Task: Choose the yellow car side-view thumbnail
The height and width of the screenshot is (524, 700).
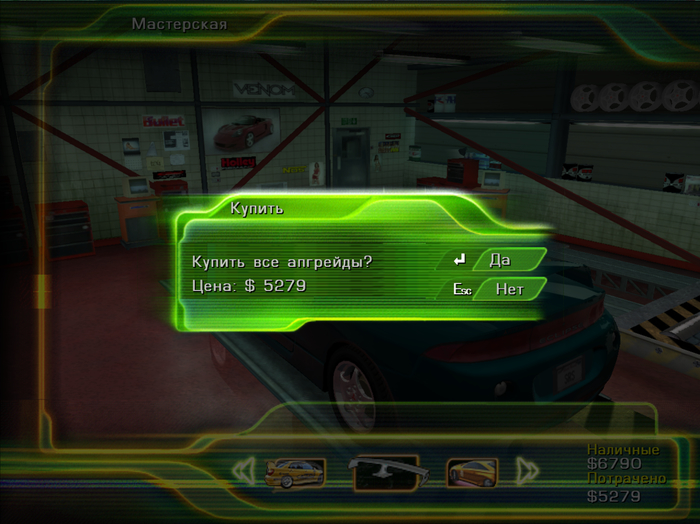Action: coord(297,471)
